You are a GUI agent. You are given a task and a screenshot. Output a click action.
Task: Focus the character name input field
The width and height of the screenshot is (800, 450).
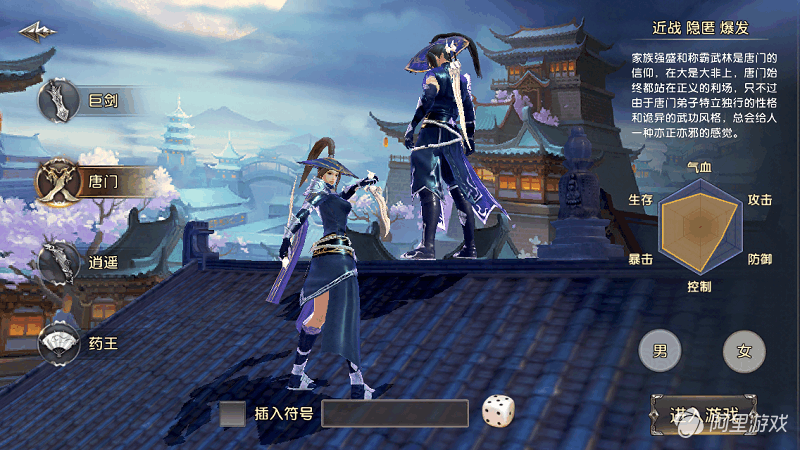tap(395, 413)
